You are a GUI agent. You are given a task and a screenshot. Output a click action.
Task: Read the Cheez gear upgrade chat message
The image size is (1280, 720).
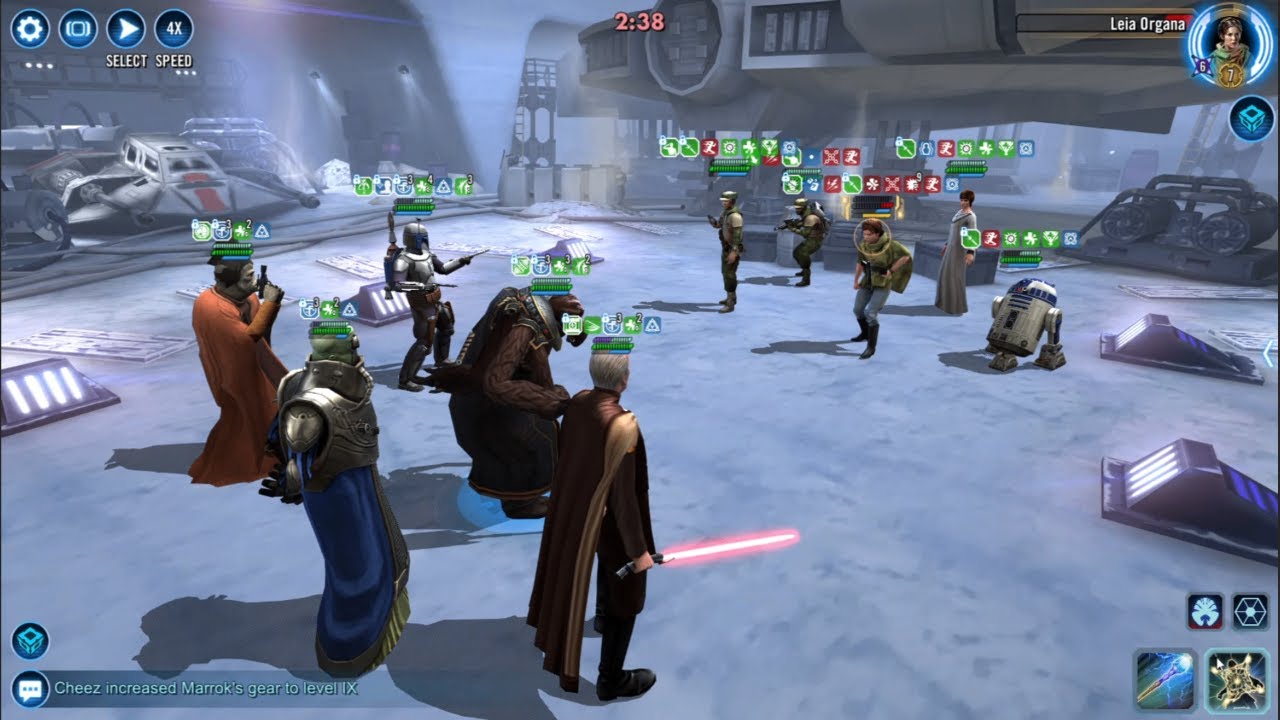205,688
